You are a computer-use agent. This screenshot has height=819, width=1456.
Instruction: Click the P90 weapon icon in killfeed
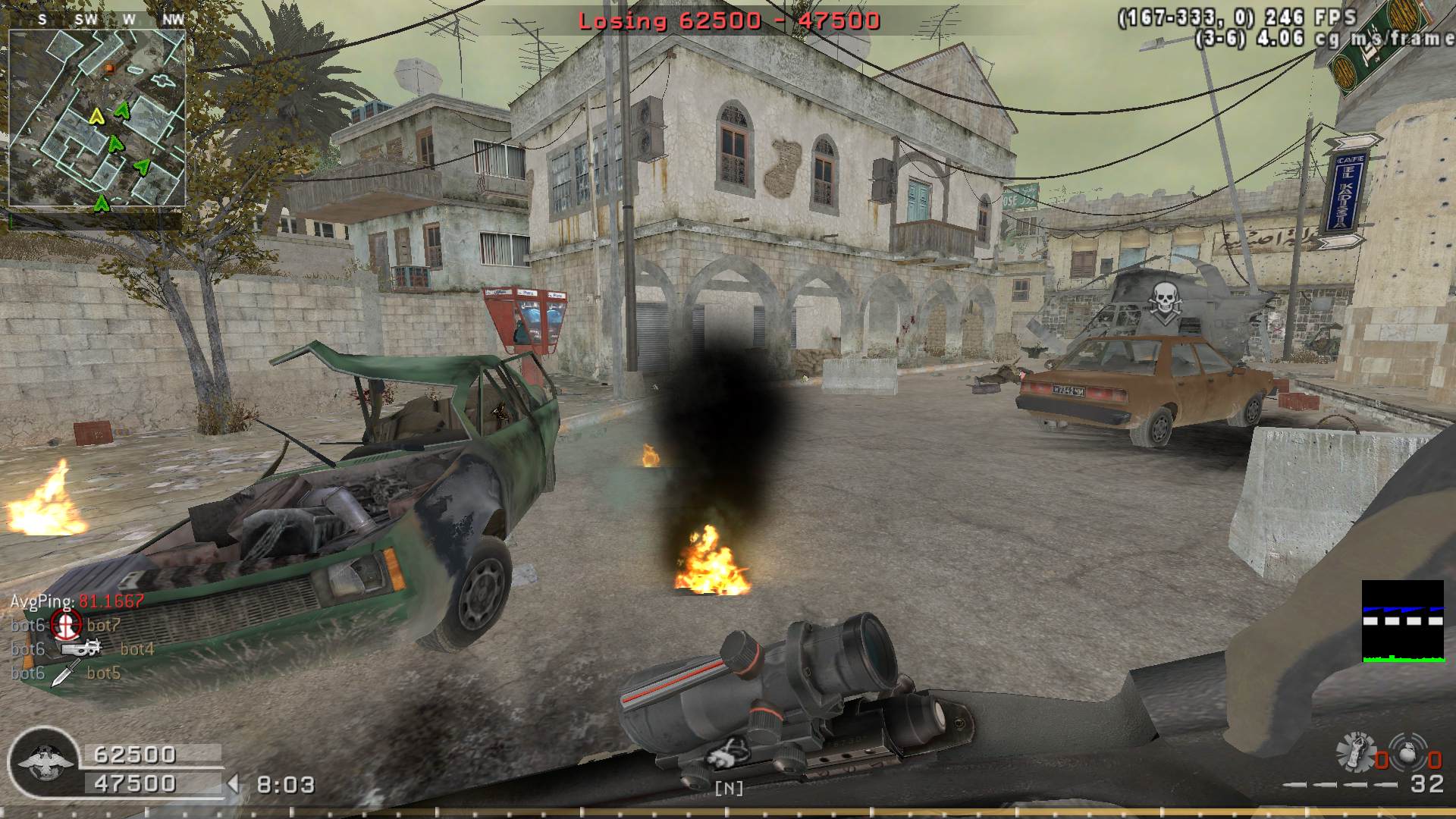pyautogui.click(x=82, y=648)
